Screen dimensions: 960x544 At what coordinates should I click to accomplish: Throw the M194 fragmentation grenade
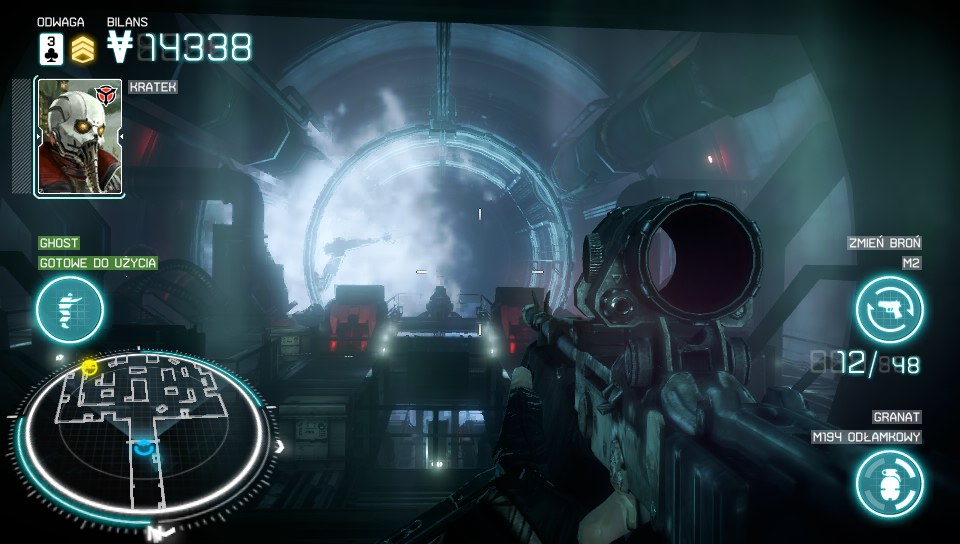pyautogui.click(x=889, y=483)
